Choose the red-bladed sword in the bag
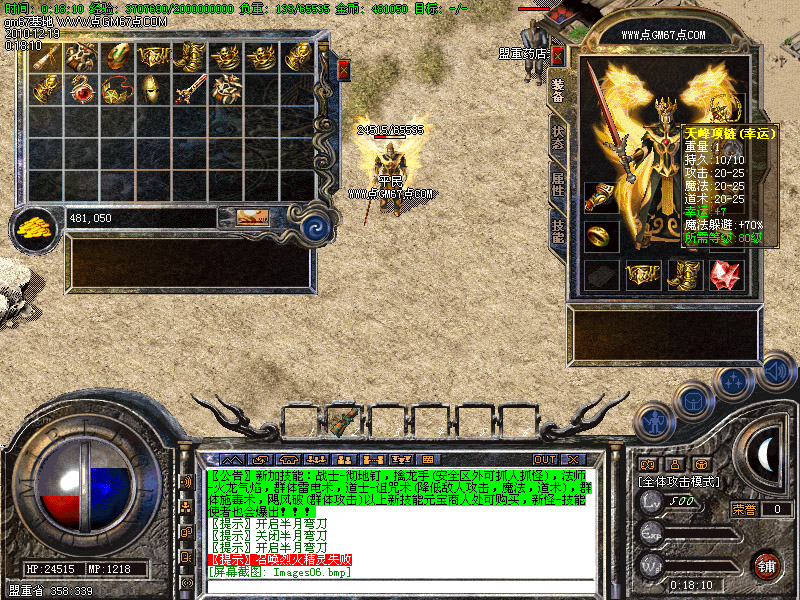Screen dimensions: 800x600 pos(189,90)
